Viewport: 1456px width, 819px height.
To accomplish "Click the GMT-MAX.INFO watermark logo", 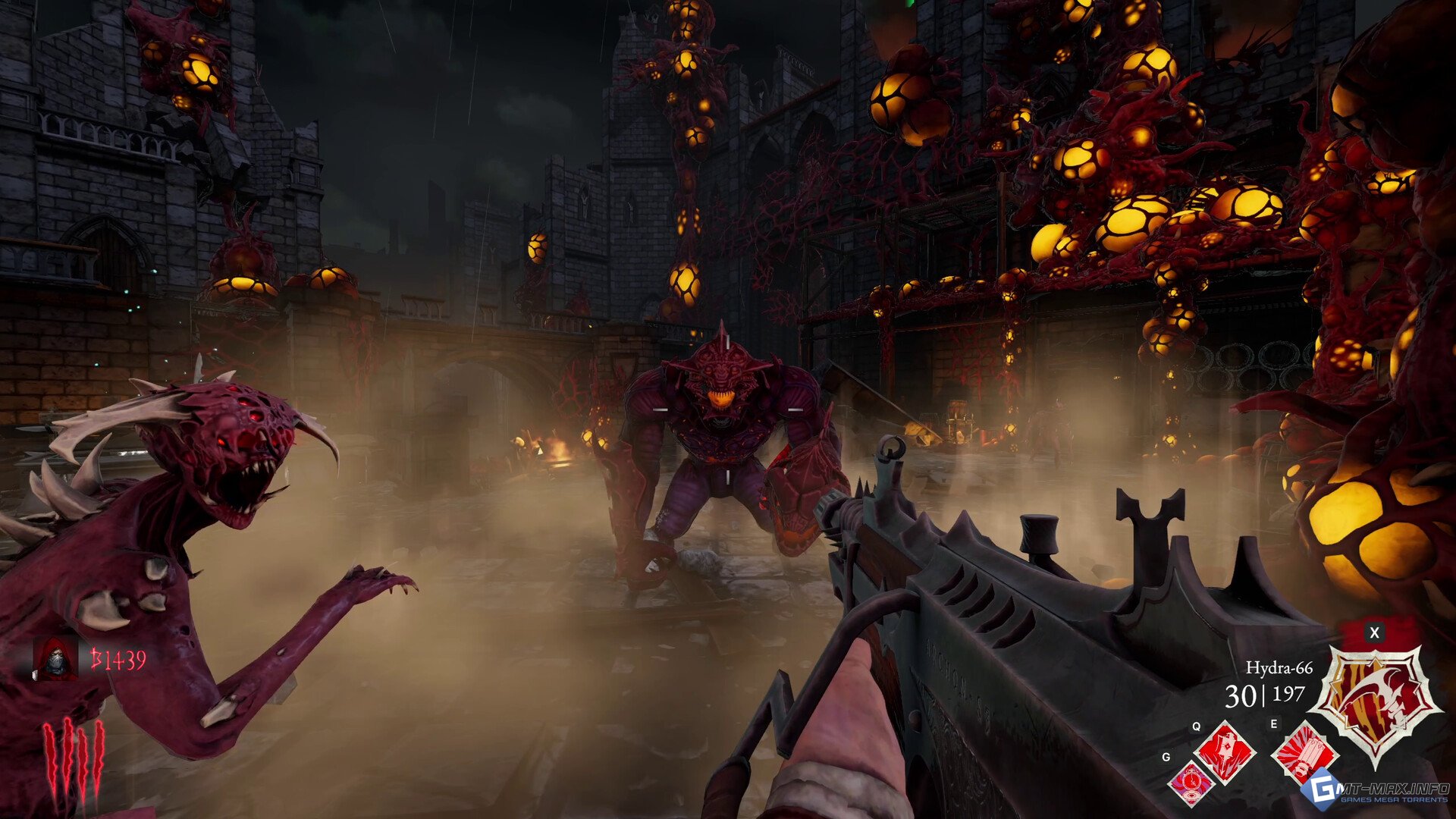I will pyautogui.click(x=1376, y=790).
